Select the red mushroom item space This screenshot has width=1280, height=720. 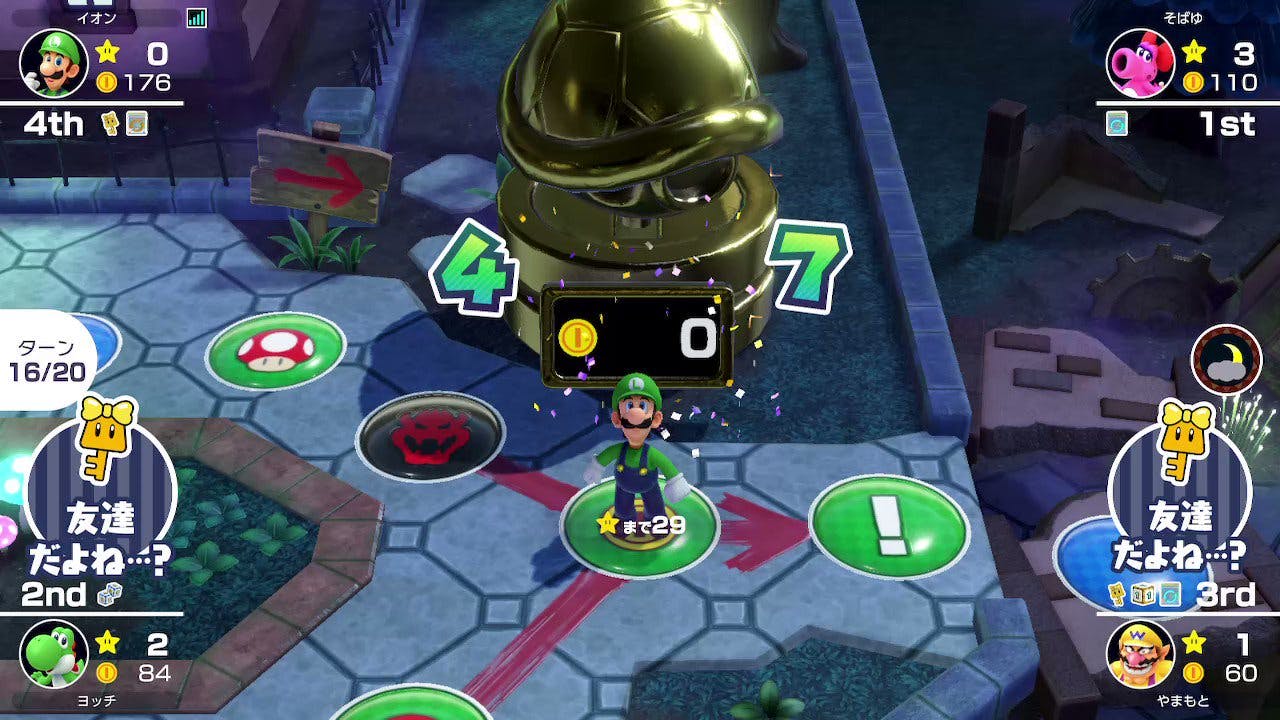click(x=275, y=350)
